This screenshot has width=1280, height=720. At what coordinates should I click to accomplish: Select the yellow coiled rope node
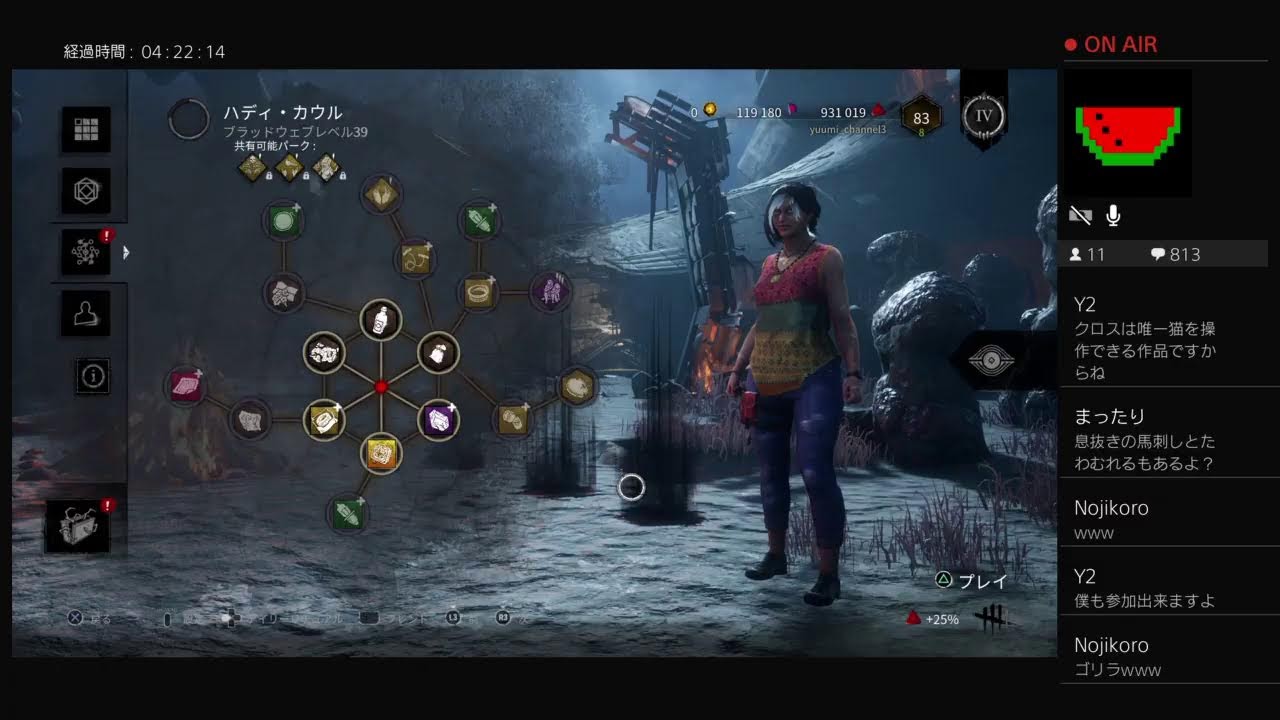(x=414, y=258)
